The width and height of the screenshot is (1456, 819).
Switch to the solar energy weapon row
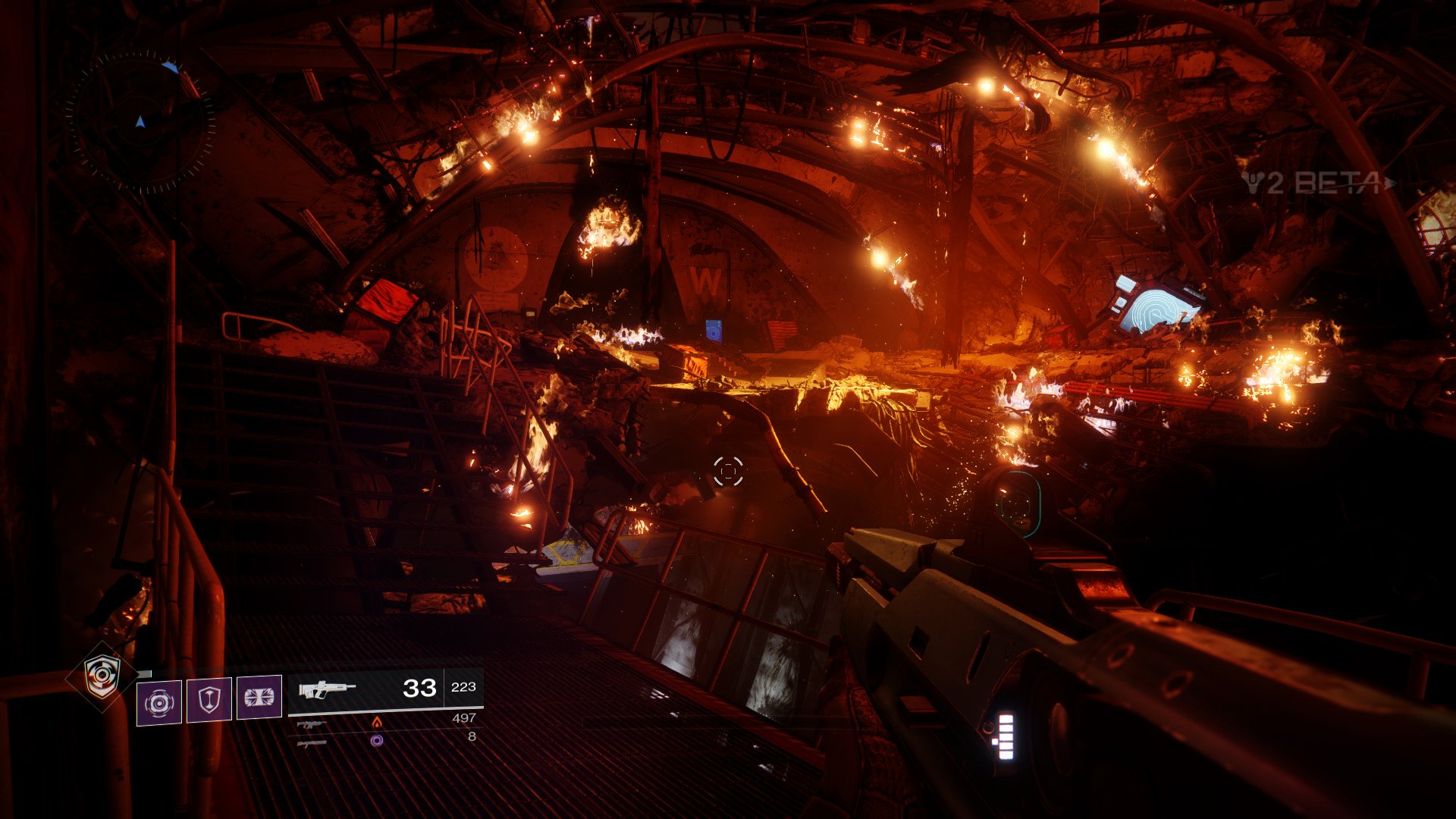pos(385,720)
